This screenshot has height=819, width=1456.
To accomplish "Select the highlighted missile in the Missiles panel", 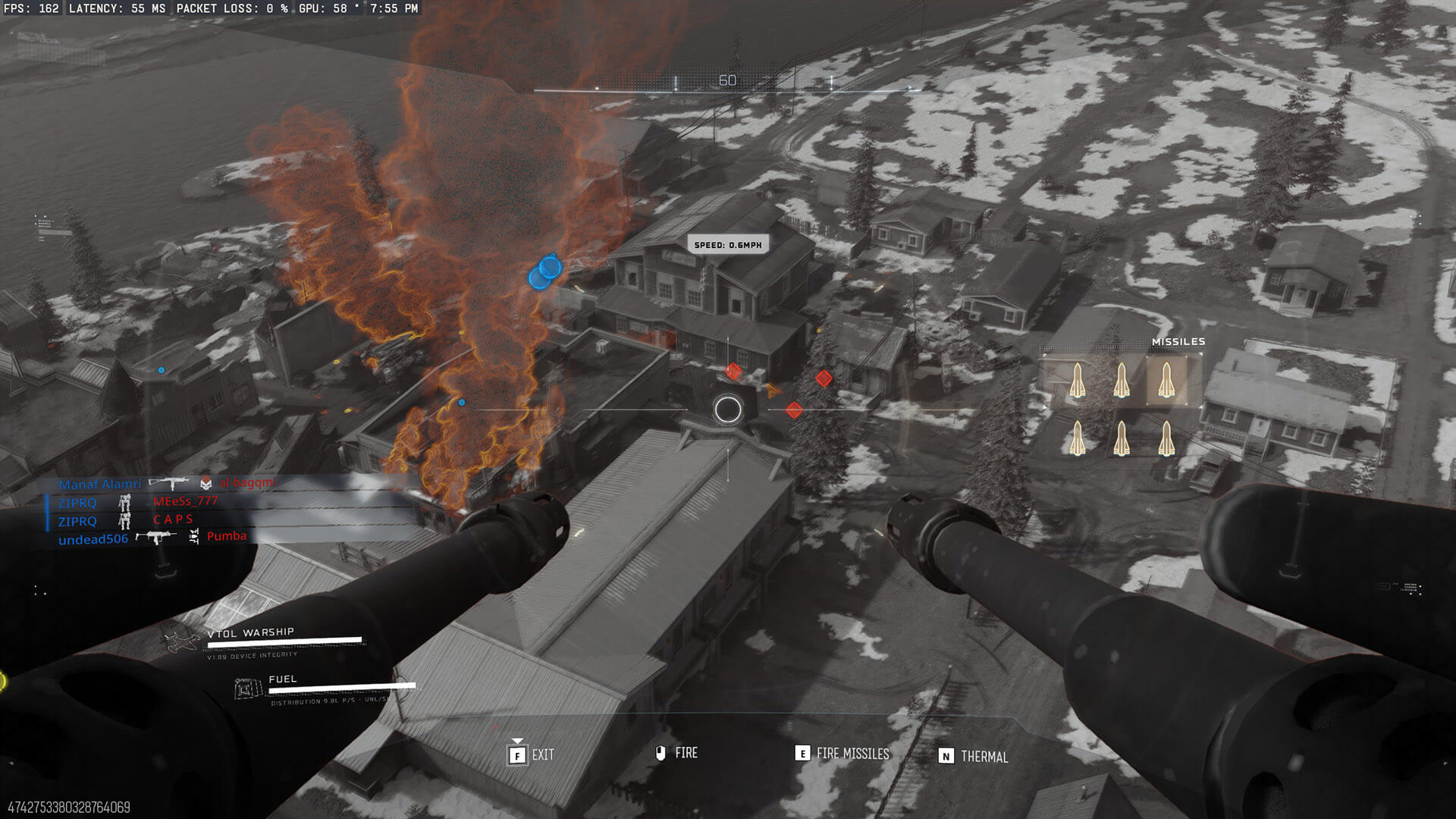I will 1166,379.
